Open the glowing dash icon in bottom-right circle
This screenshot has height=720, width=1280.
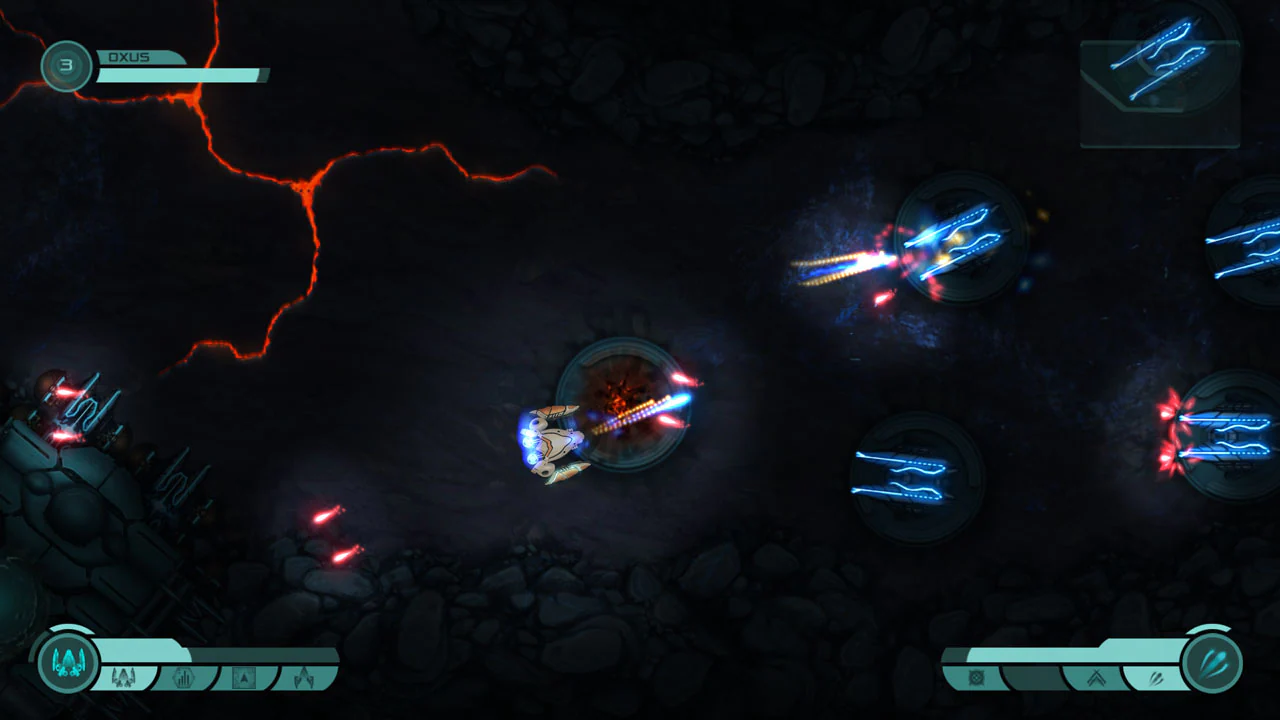[1212, 662]
